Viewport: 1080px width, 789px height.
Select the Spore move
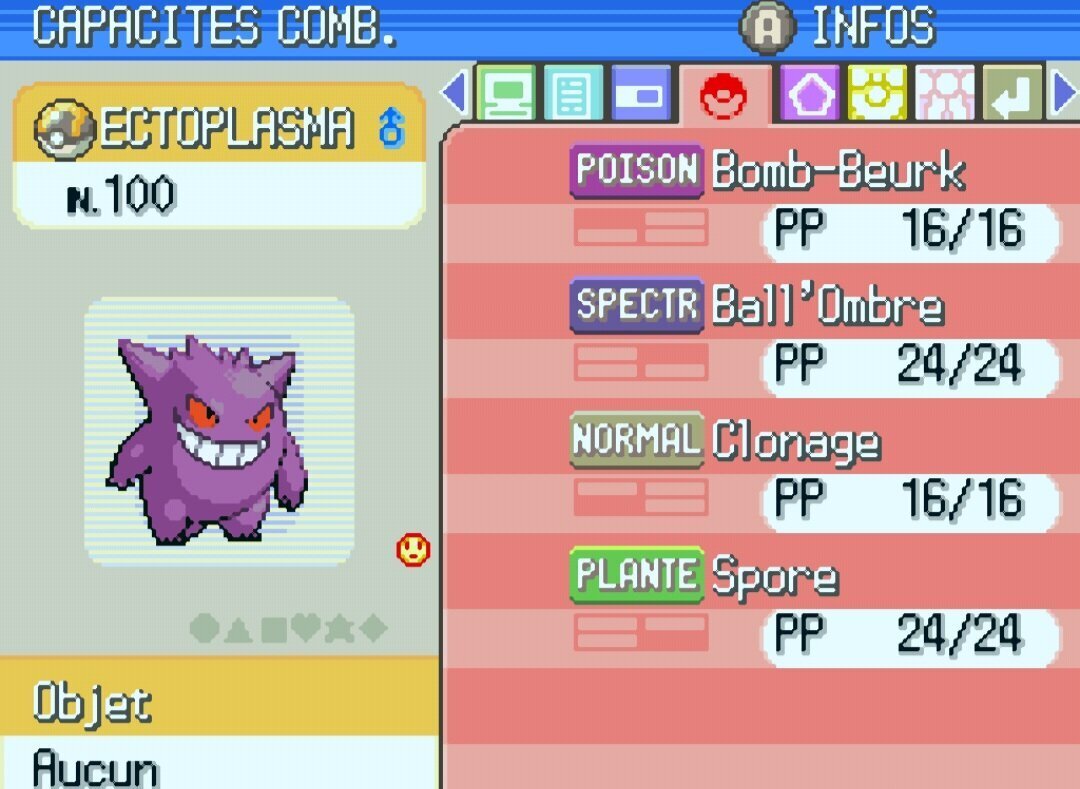point(774,576)
